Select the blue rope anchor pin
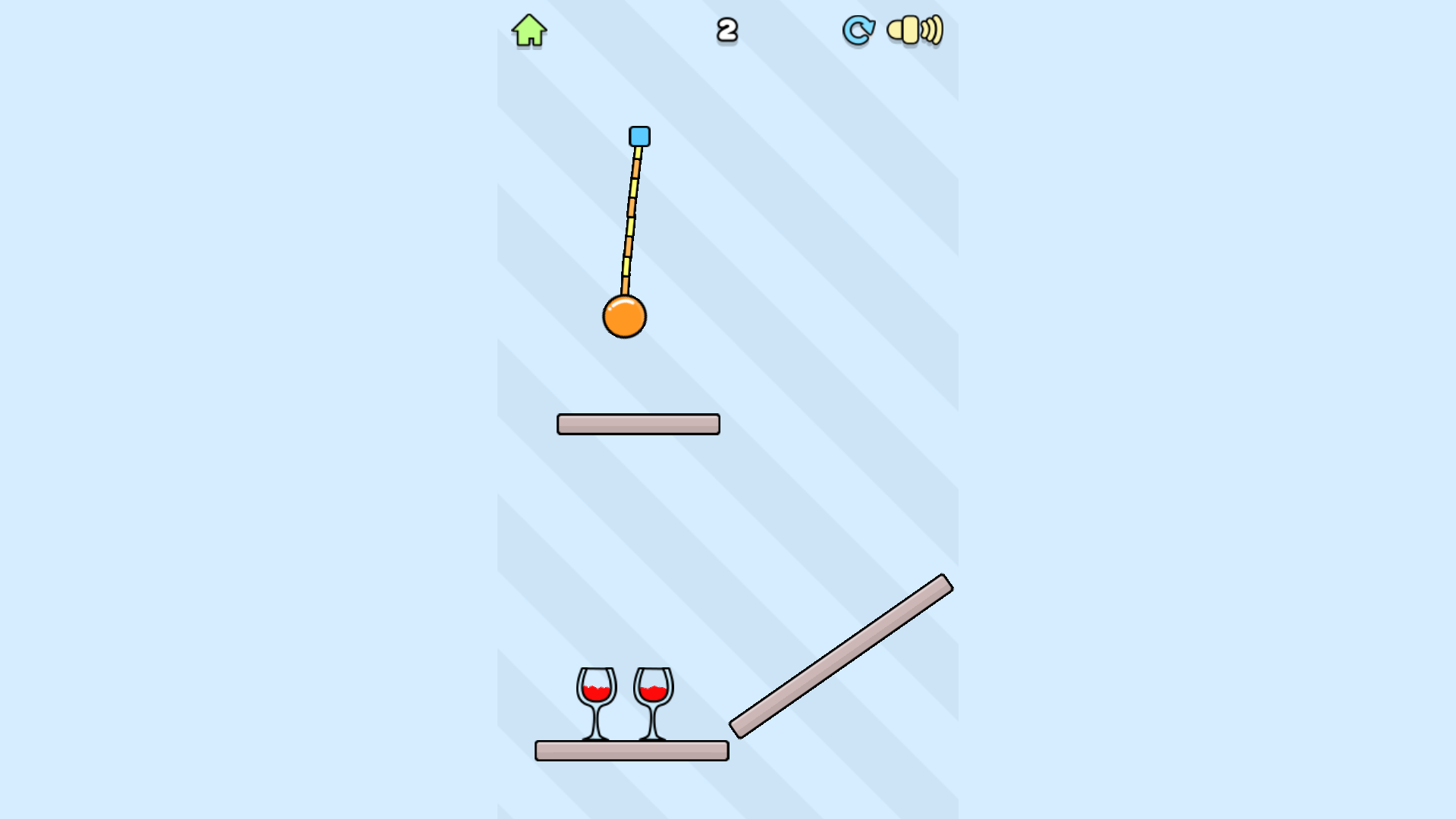Viewport: 1456px width, 819px height. [638, 136]
